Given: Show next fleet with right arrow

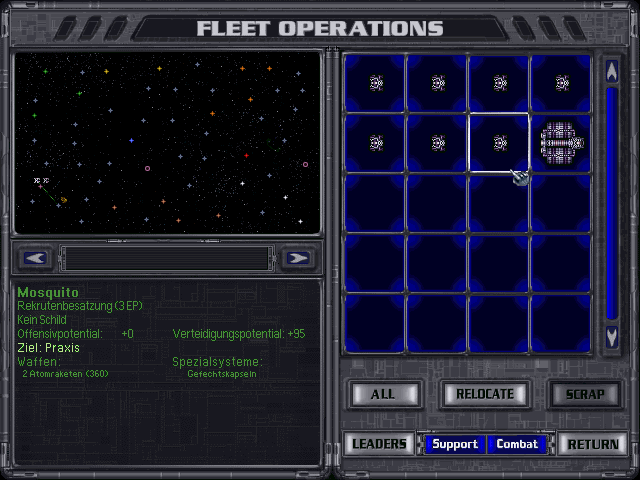Looking at the screenshot, I should (x=297, y=258).
